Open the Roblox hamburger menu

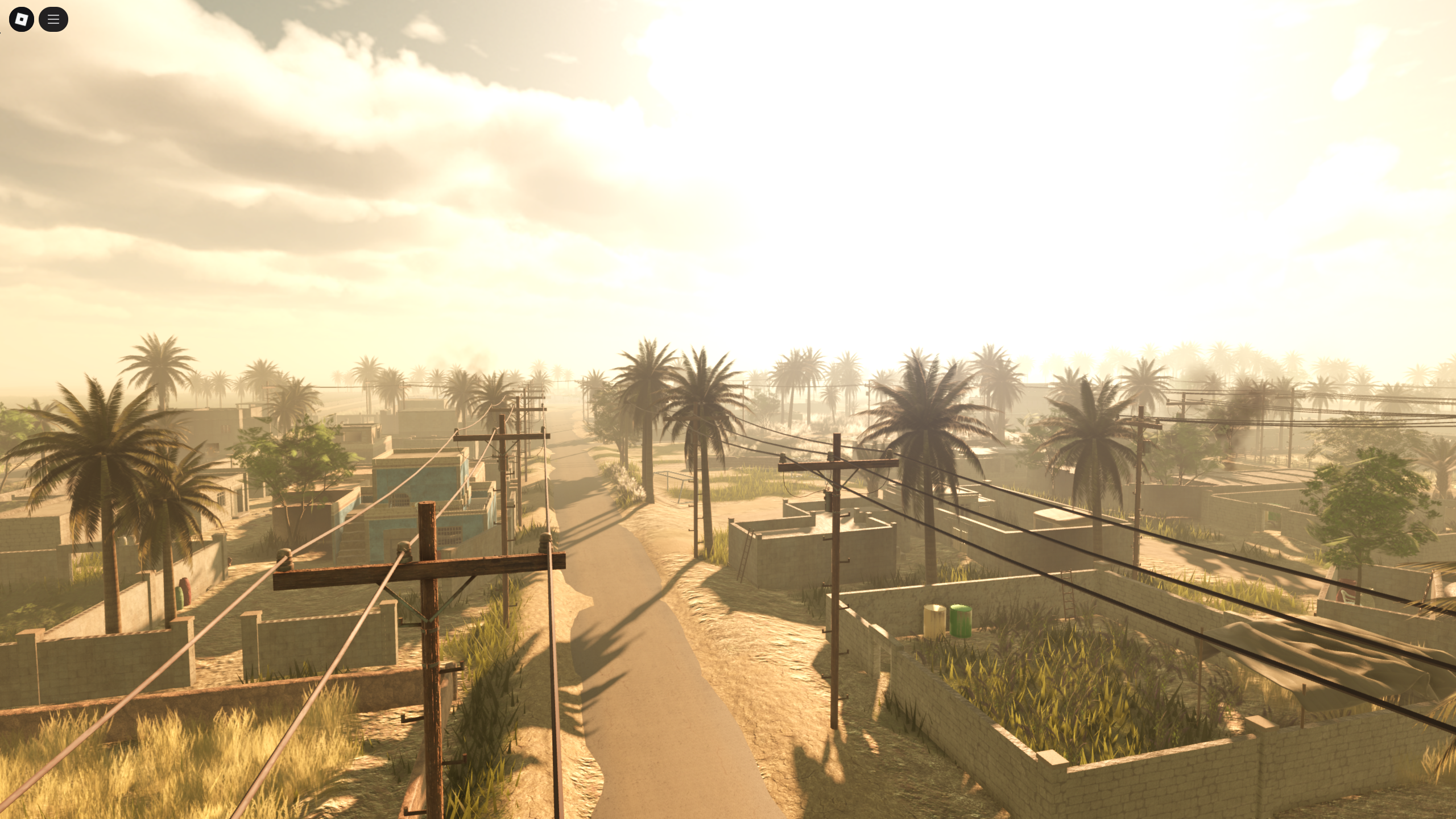[x=54, y=19]
